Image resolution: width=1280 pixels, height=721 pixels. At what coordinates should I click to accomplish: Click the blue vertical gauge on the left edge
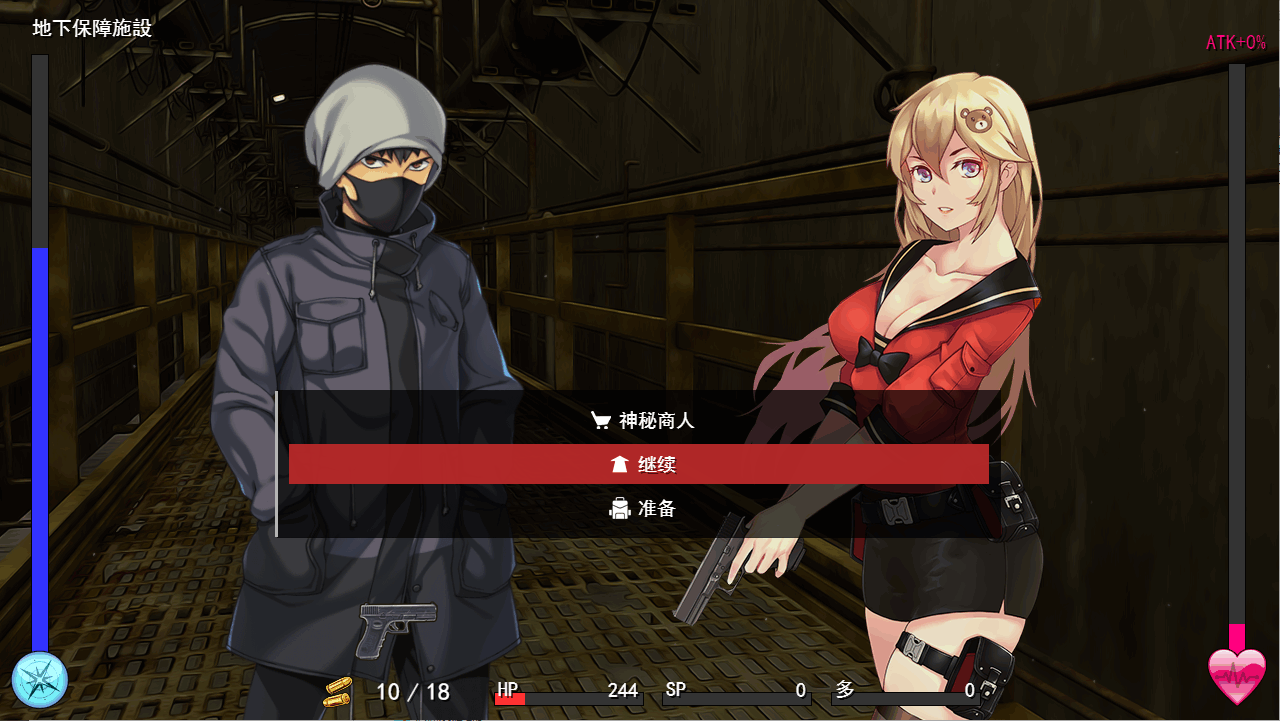coord(38,450)
